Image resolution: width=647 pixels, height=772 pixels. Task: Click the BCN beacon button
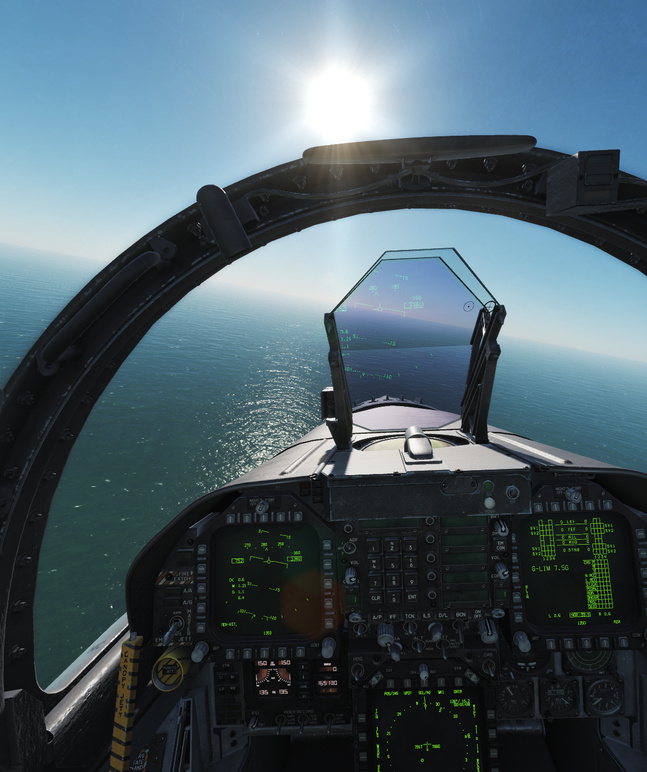click(x=460, y=616)
